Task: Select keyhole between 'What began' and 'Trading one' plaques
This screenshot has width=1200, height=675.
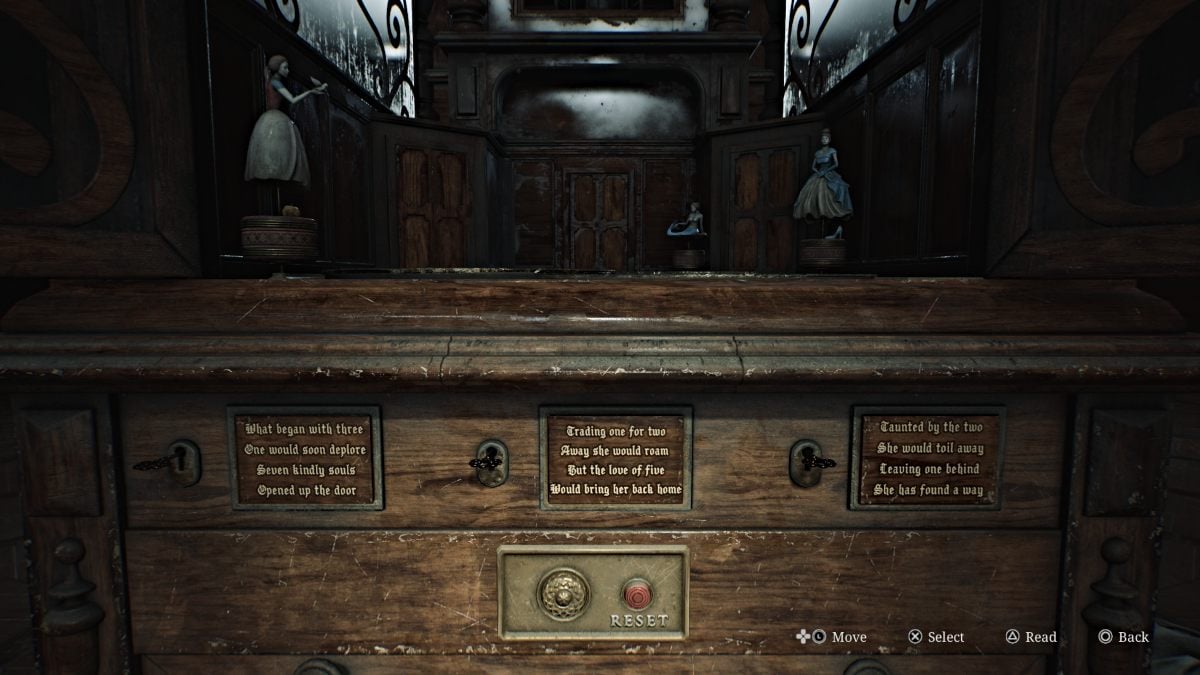Action: tap(491, 462)
